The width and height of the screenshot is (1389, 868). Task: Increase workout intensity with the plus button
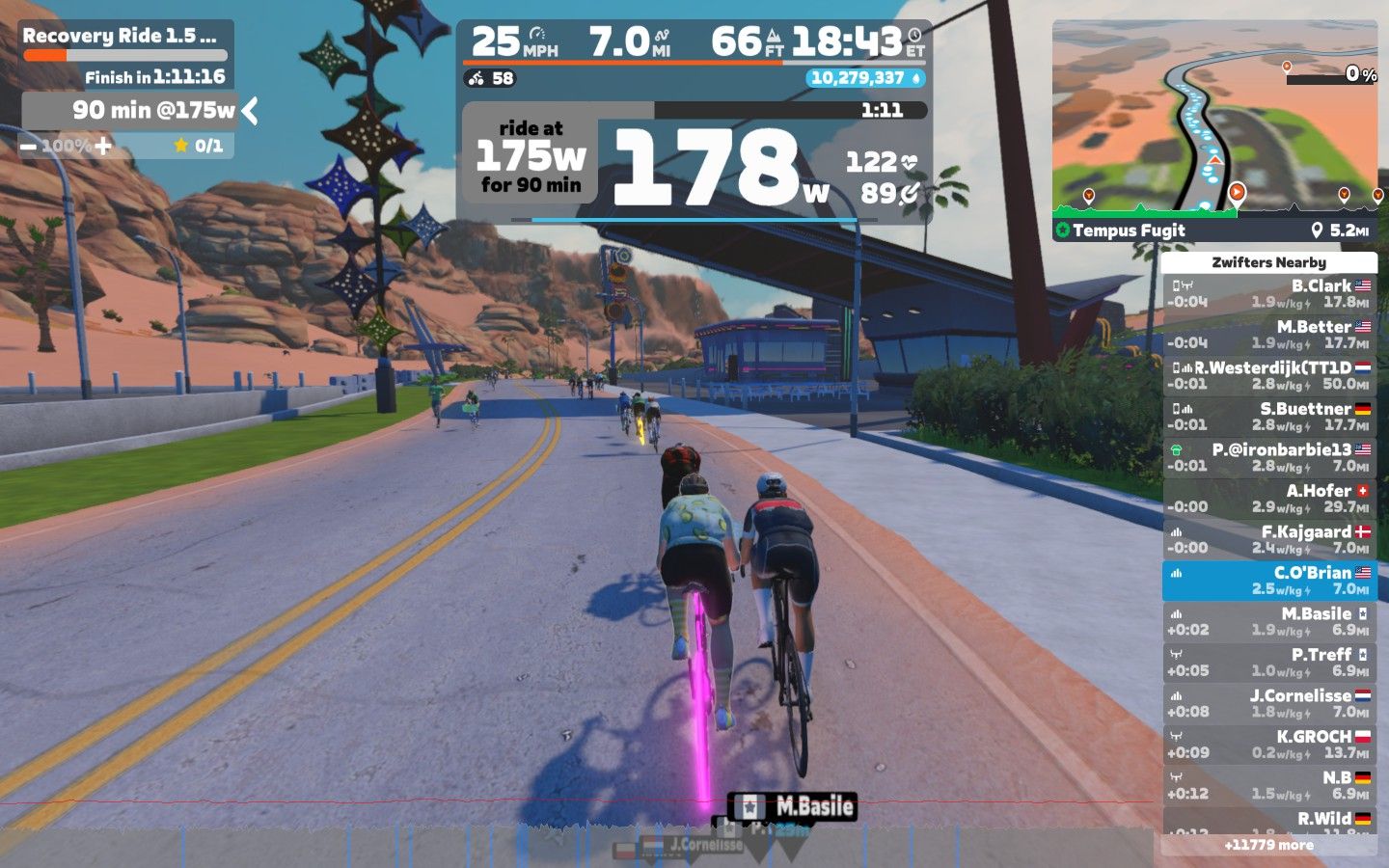(103, 147)
